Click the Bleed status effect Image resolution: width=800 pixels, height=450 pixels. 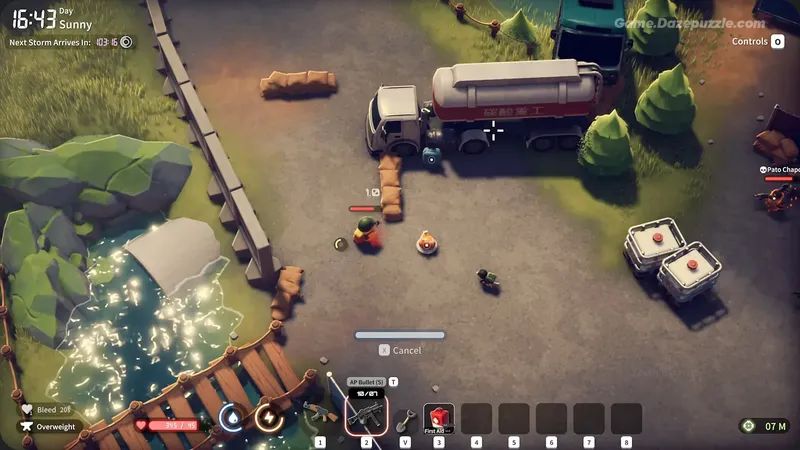[x=46, y=409]
